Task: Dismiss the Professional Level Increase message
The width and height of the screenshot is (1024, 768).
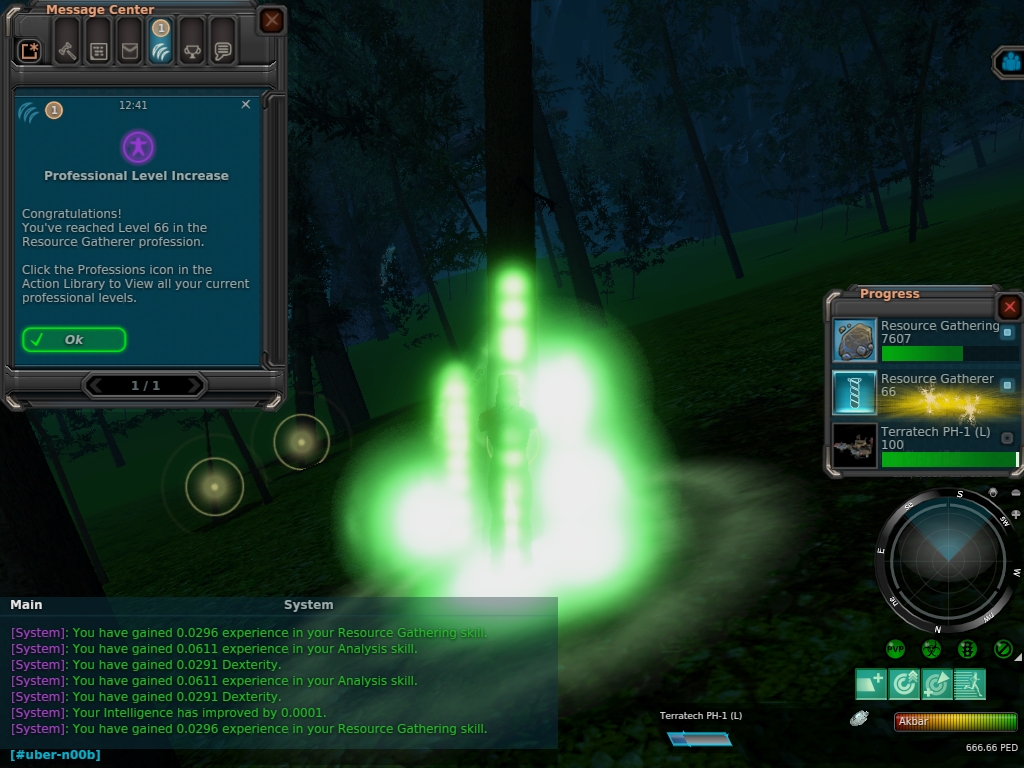Action: click(x=246, y=104)
